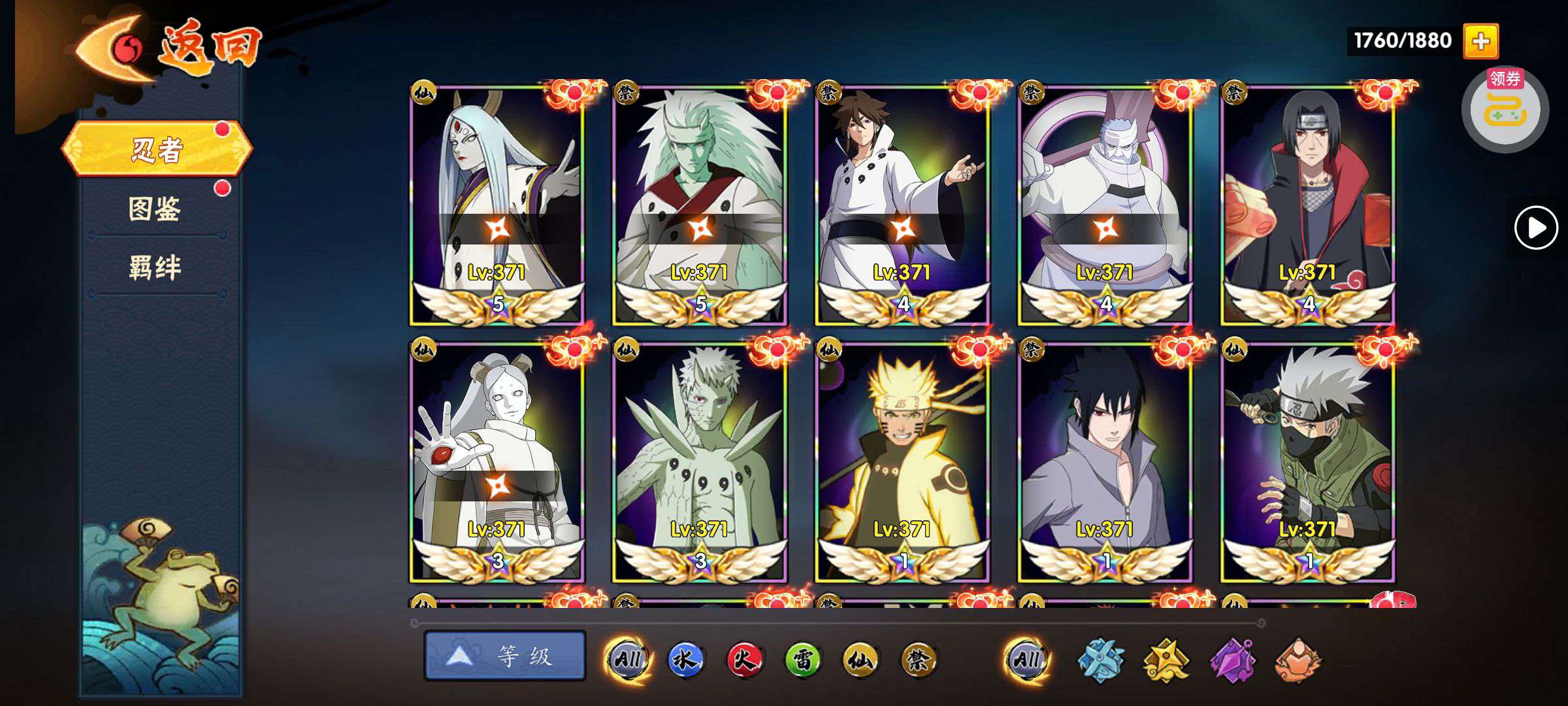This screenshot has height=706, width=1568.
Task: Filter ninjas by 水 water element
Action: 685,660
